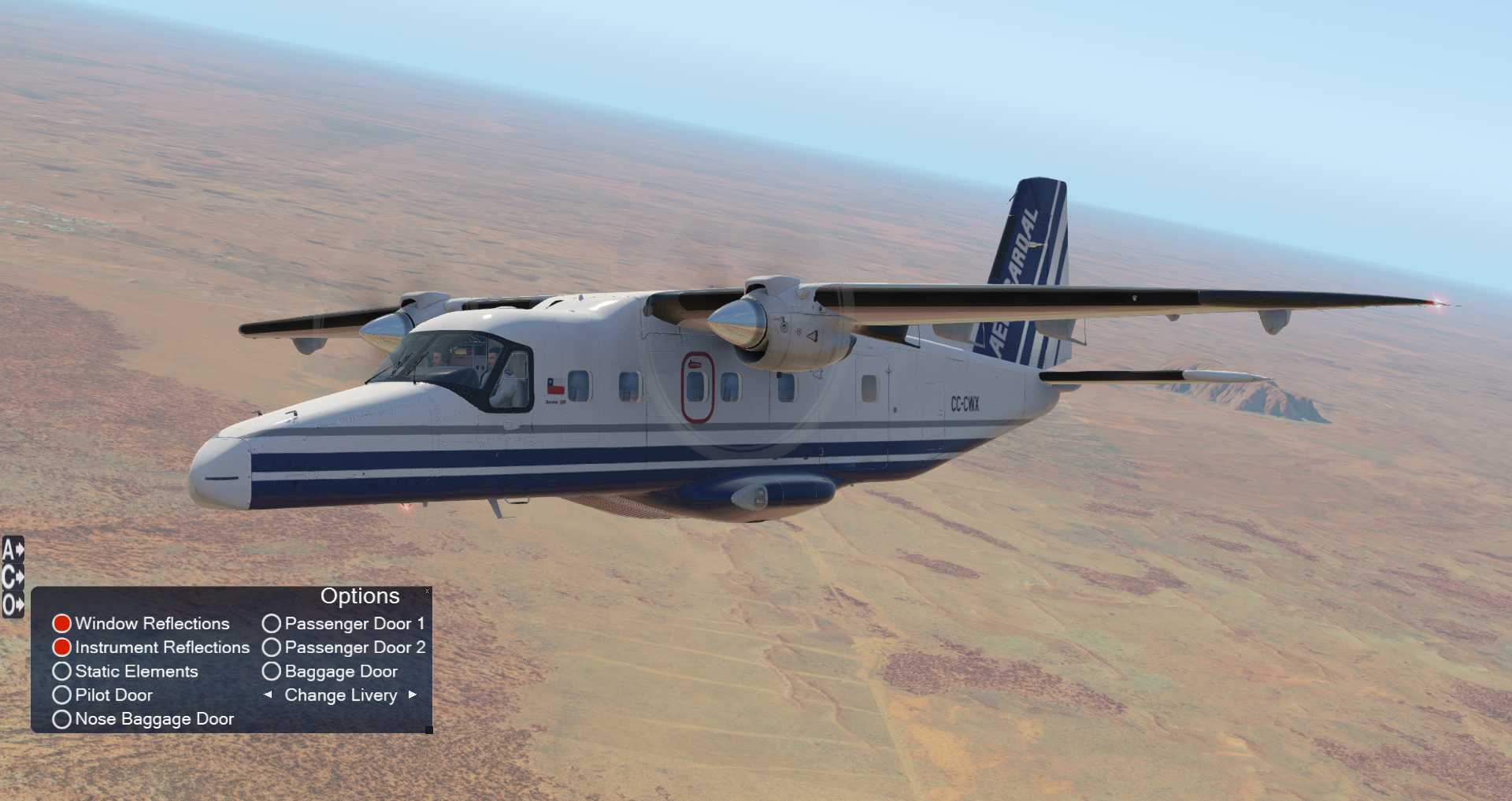
Task: Close the Options panel
Action: click(x=427, y=591)
